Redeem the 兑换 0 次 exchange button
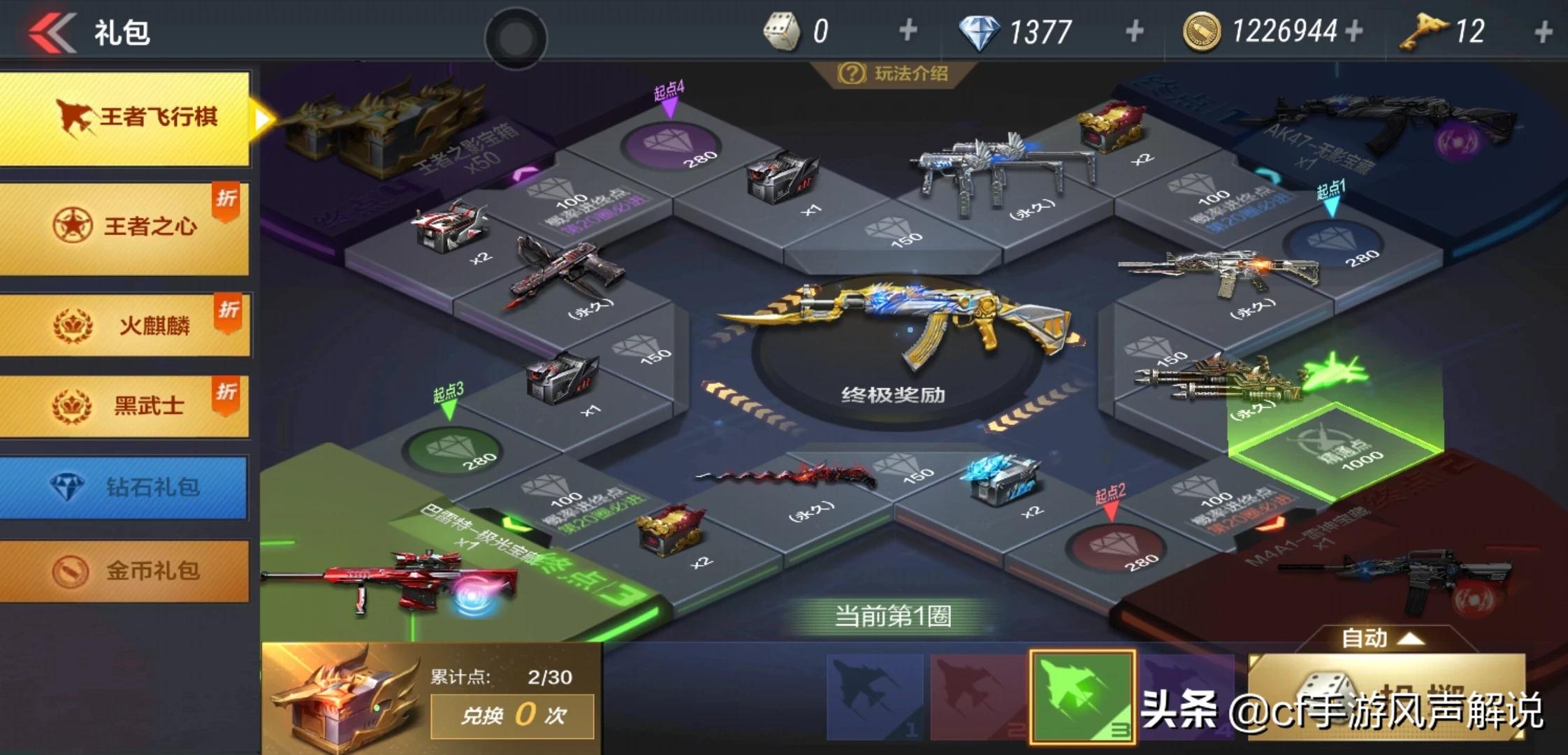1568x755 pixels. [512, 715]
